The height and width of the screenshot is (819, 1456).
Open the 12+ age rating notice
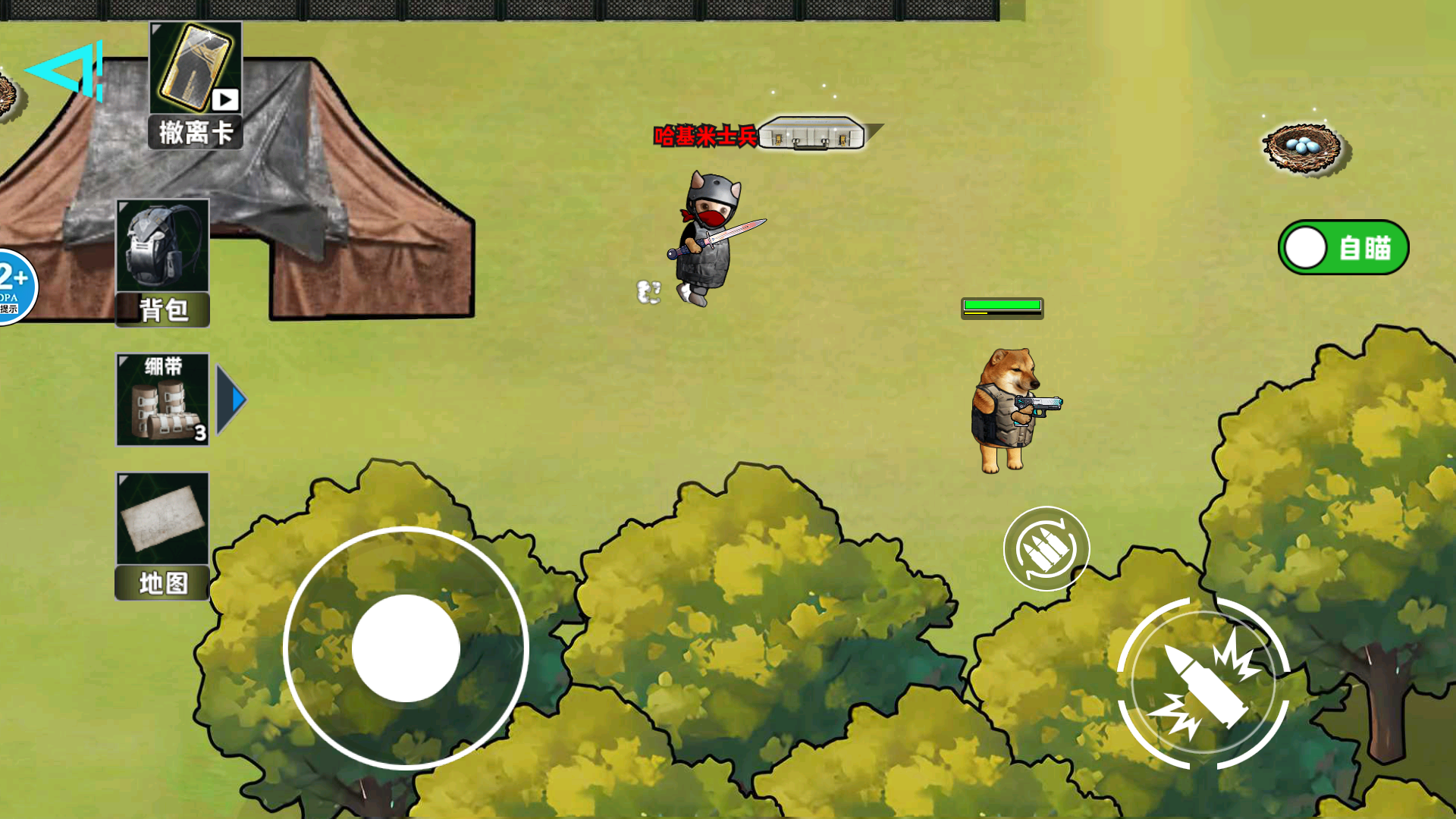(14, 287)
